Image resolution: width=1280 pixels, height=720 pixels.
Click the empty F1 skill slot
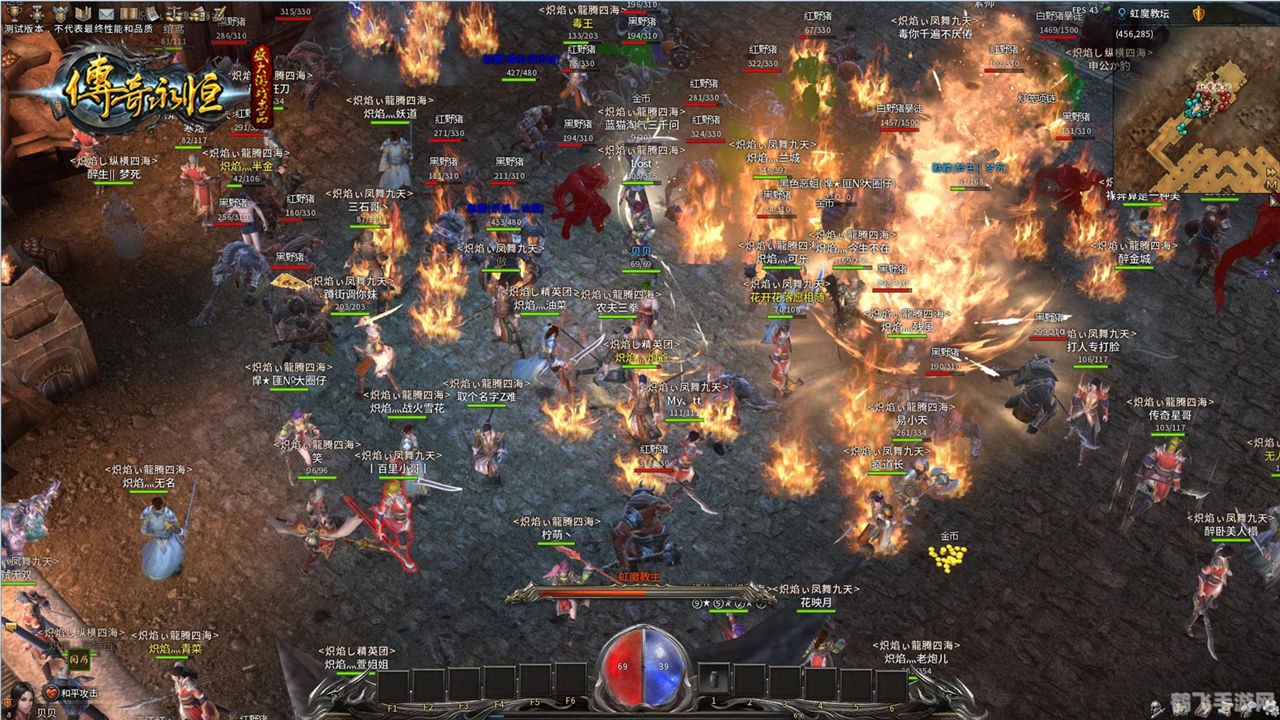[x=392, y=685]
